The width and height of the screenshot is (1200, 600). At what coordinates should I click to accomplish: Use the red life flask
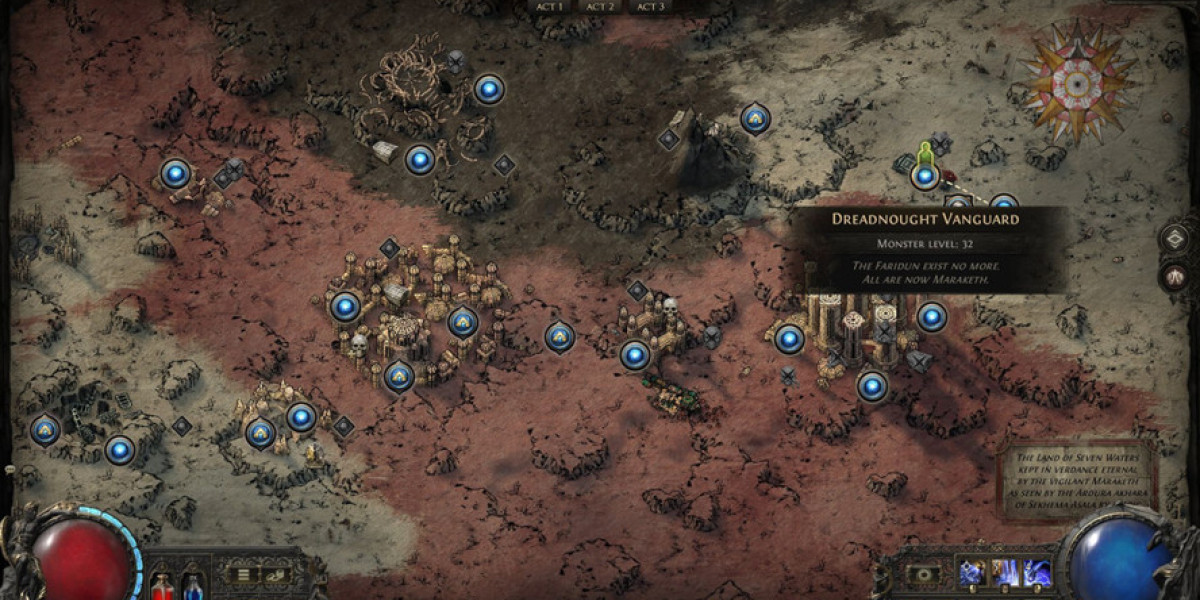click(x=161, y=587)
